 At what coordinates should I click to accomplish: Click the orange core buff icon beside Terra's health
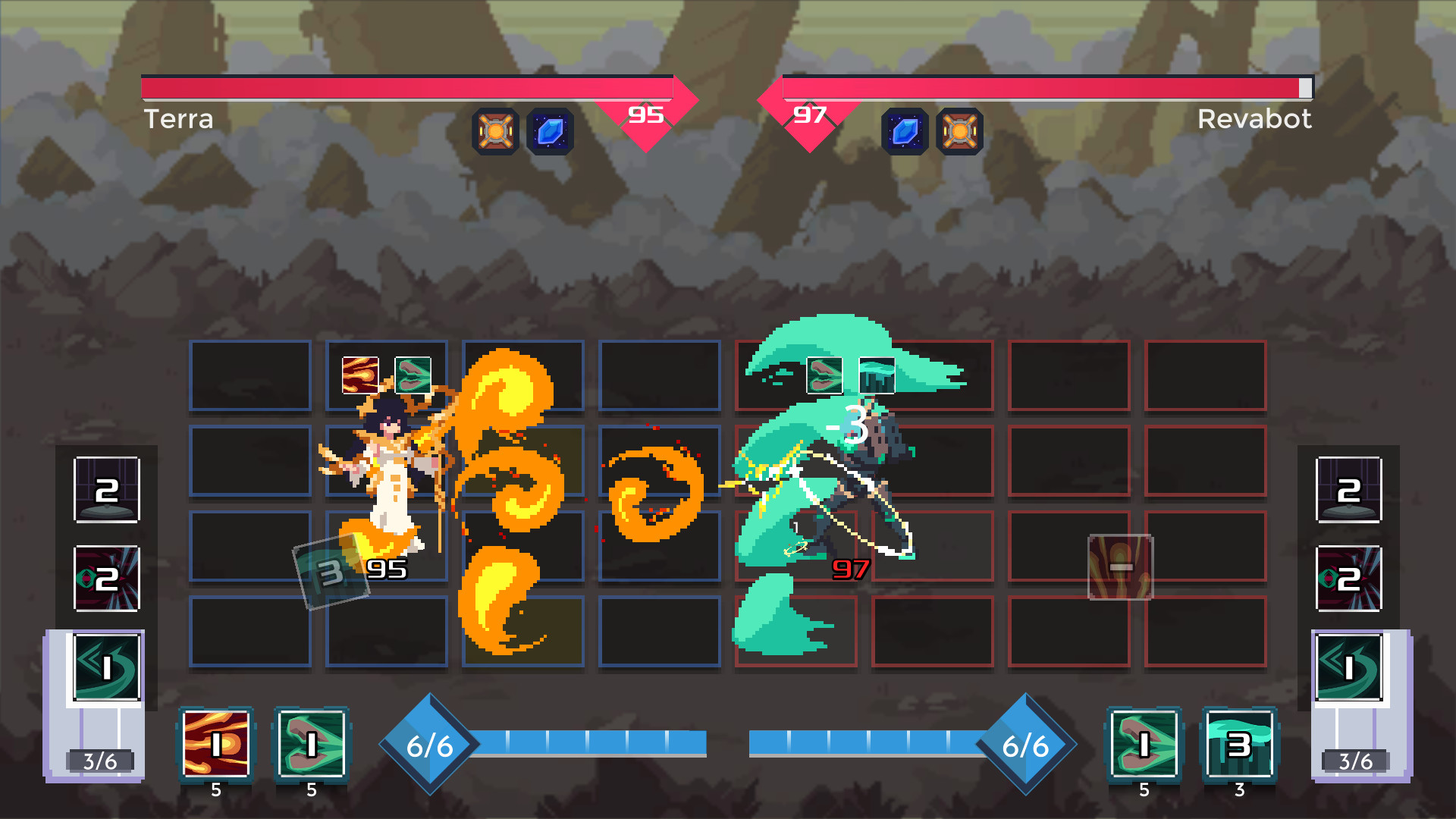click(x=496, y=130)
